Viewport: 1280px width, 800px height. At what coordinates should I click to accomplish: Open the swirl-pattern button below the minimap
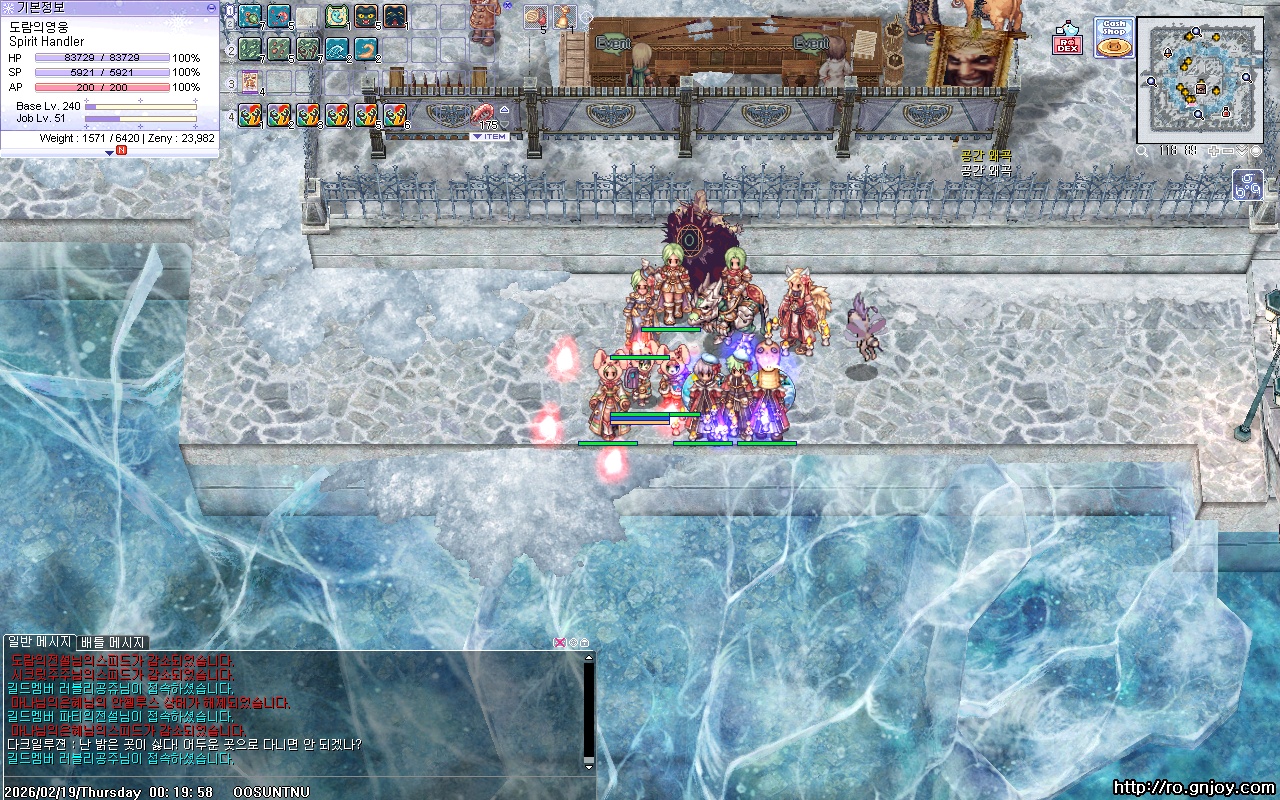point(1248,185)
